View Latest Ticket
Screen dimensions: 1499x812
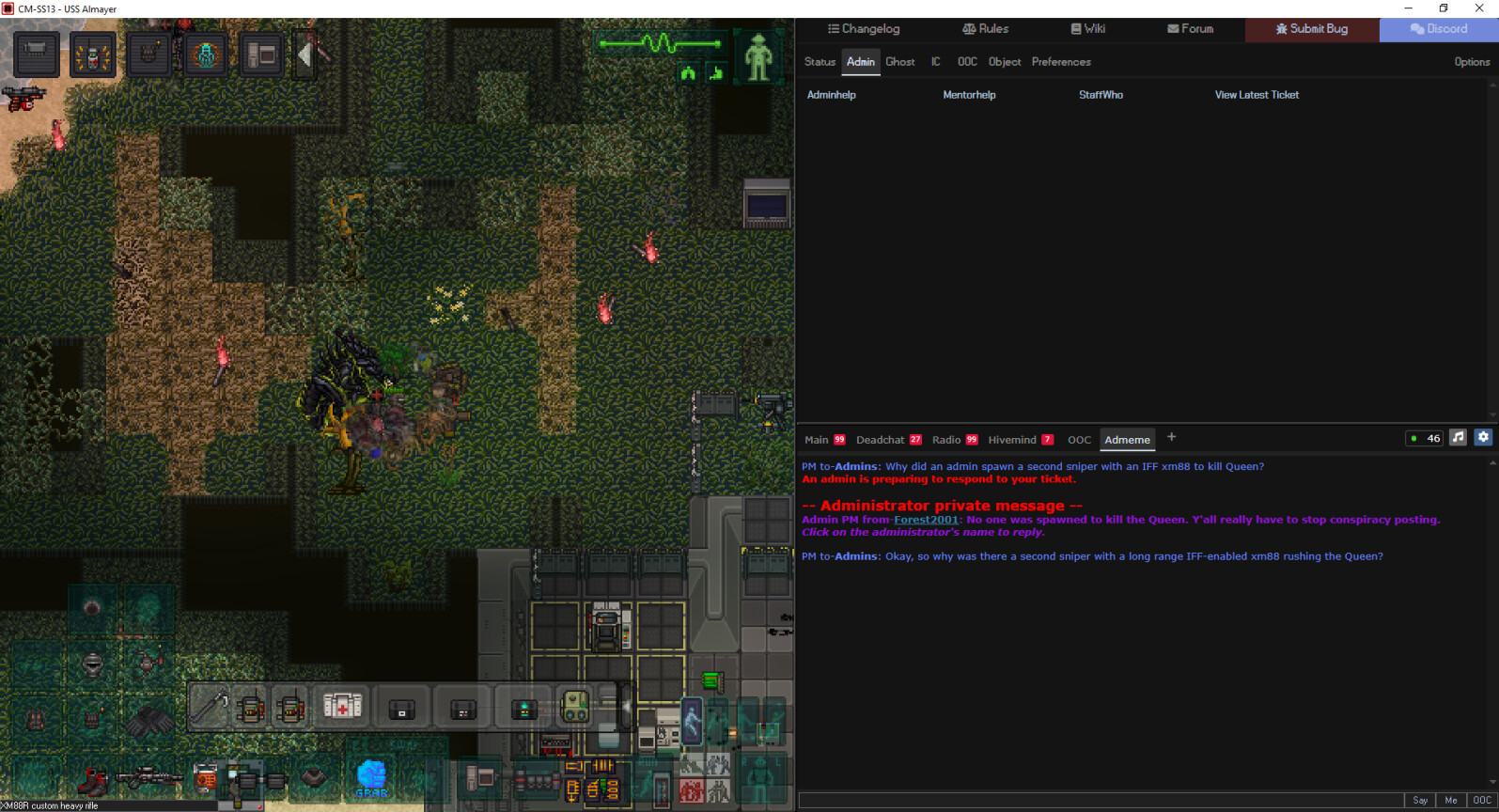pos(1257,95)
